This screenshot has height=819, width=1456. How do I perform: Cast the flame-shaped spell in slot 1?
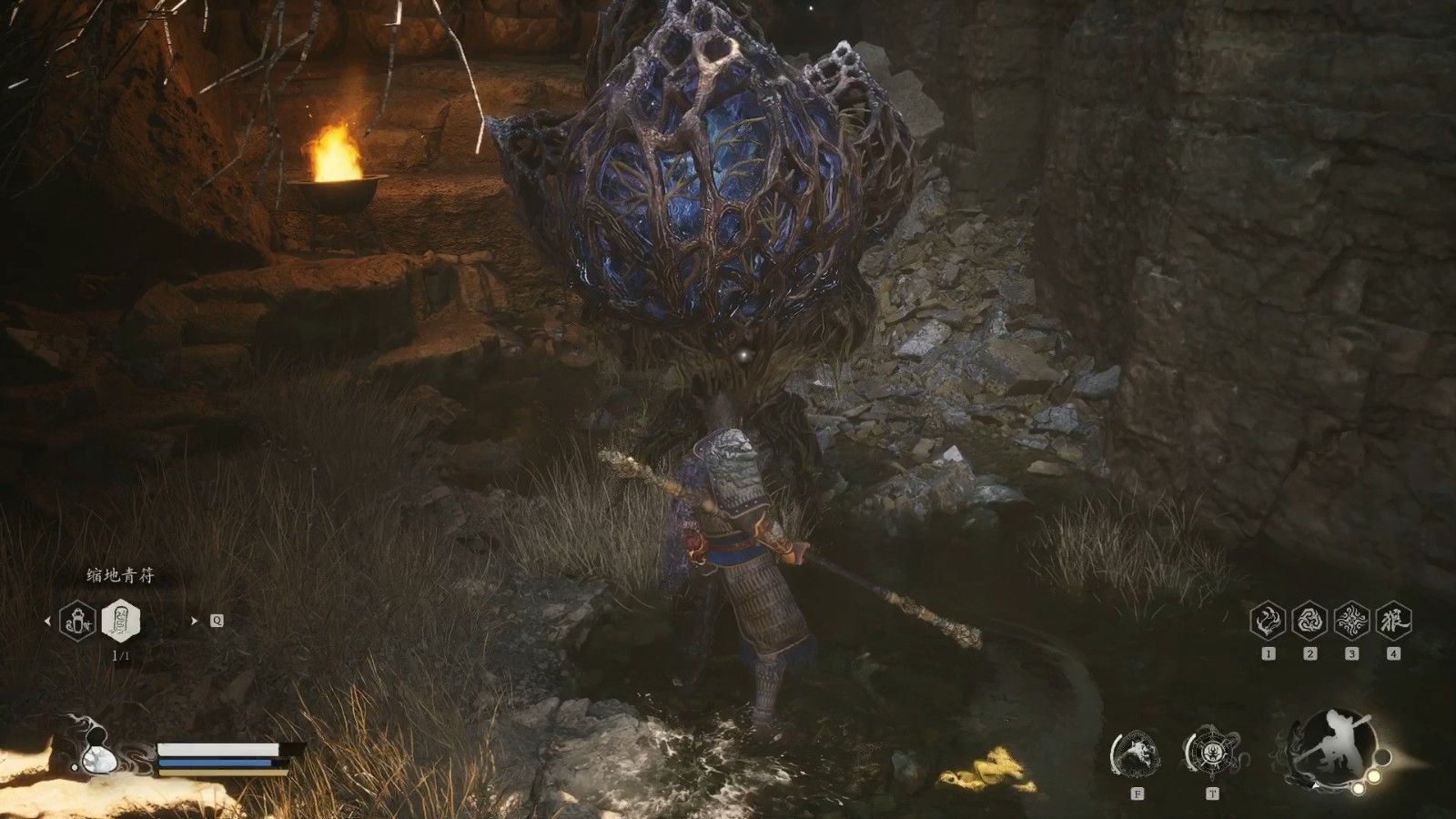[x=1269, y=620]
